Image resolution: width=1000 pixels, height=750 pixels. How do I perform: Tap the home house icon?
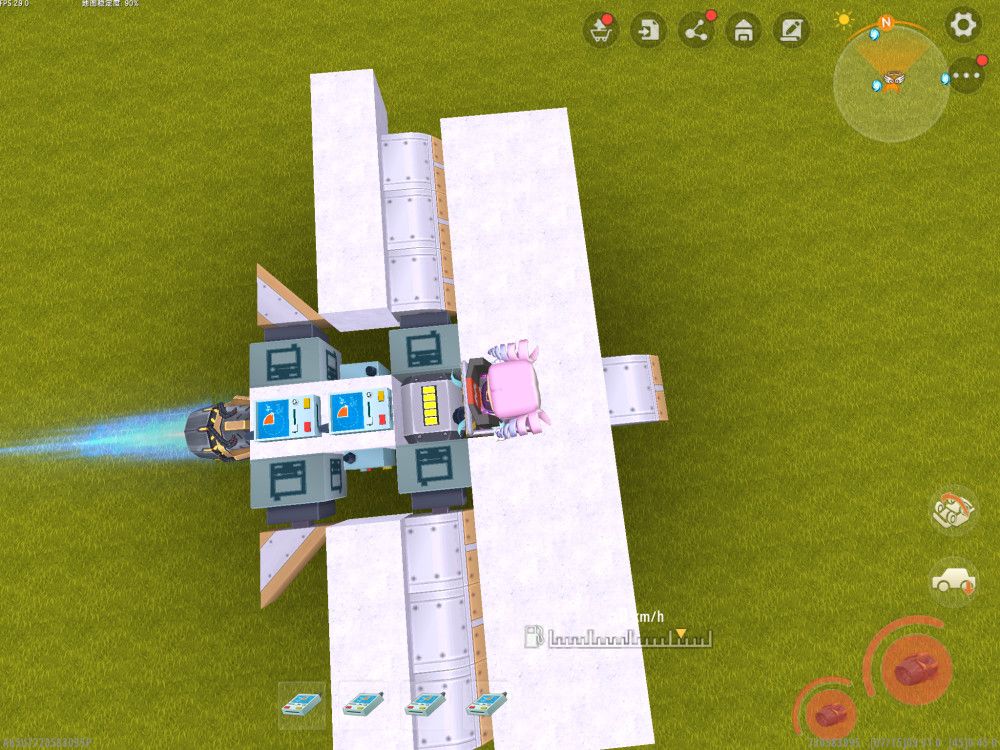(743, 30)
